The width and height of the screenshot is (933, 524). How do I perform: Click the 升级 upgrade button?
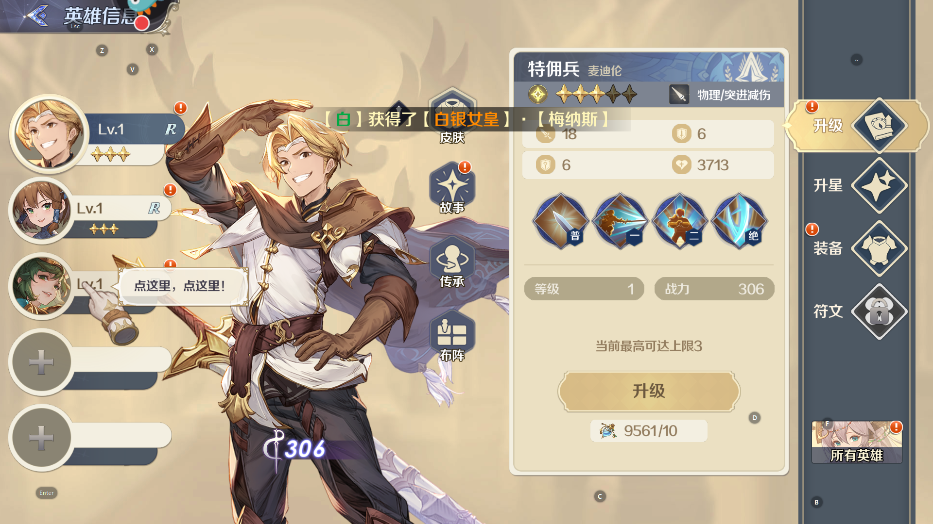pos(649,391)
